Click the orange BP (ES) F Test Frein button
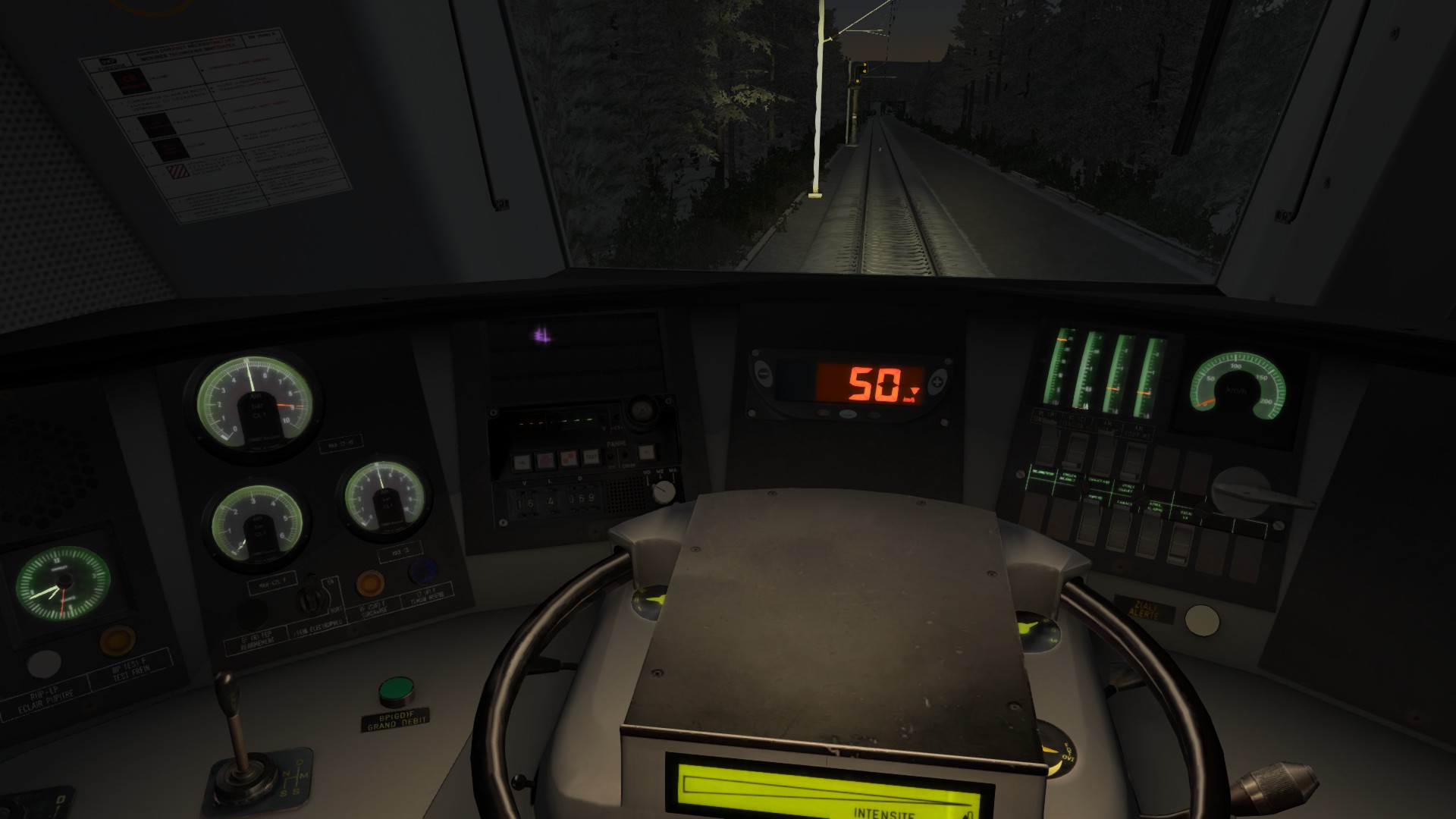The width and height of the screenshot is (1456, 819). 118,640
